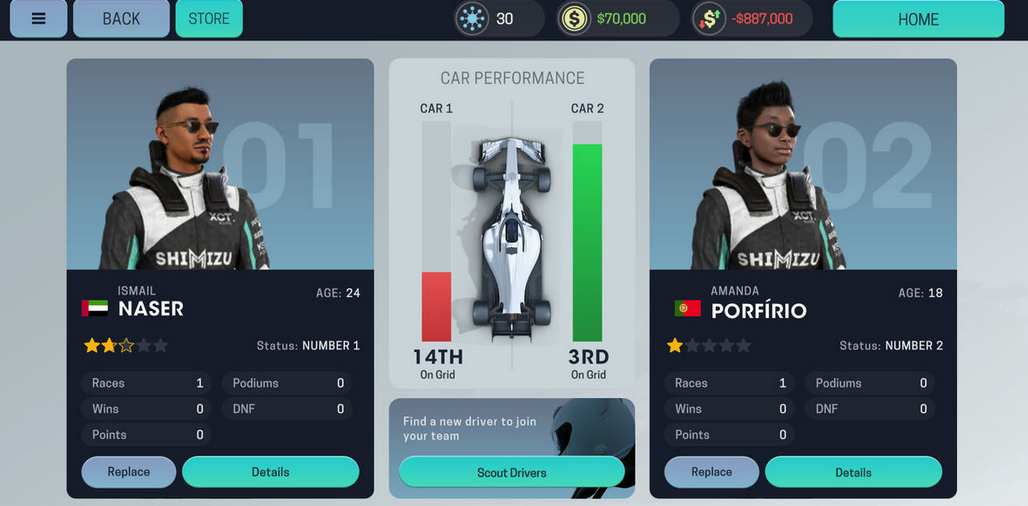View details for Ismail Naser
This screenshot has width=1028, height=506.
point(270,472)
